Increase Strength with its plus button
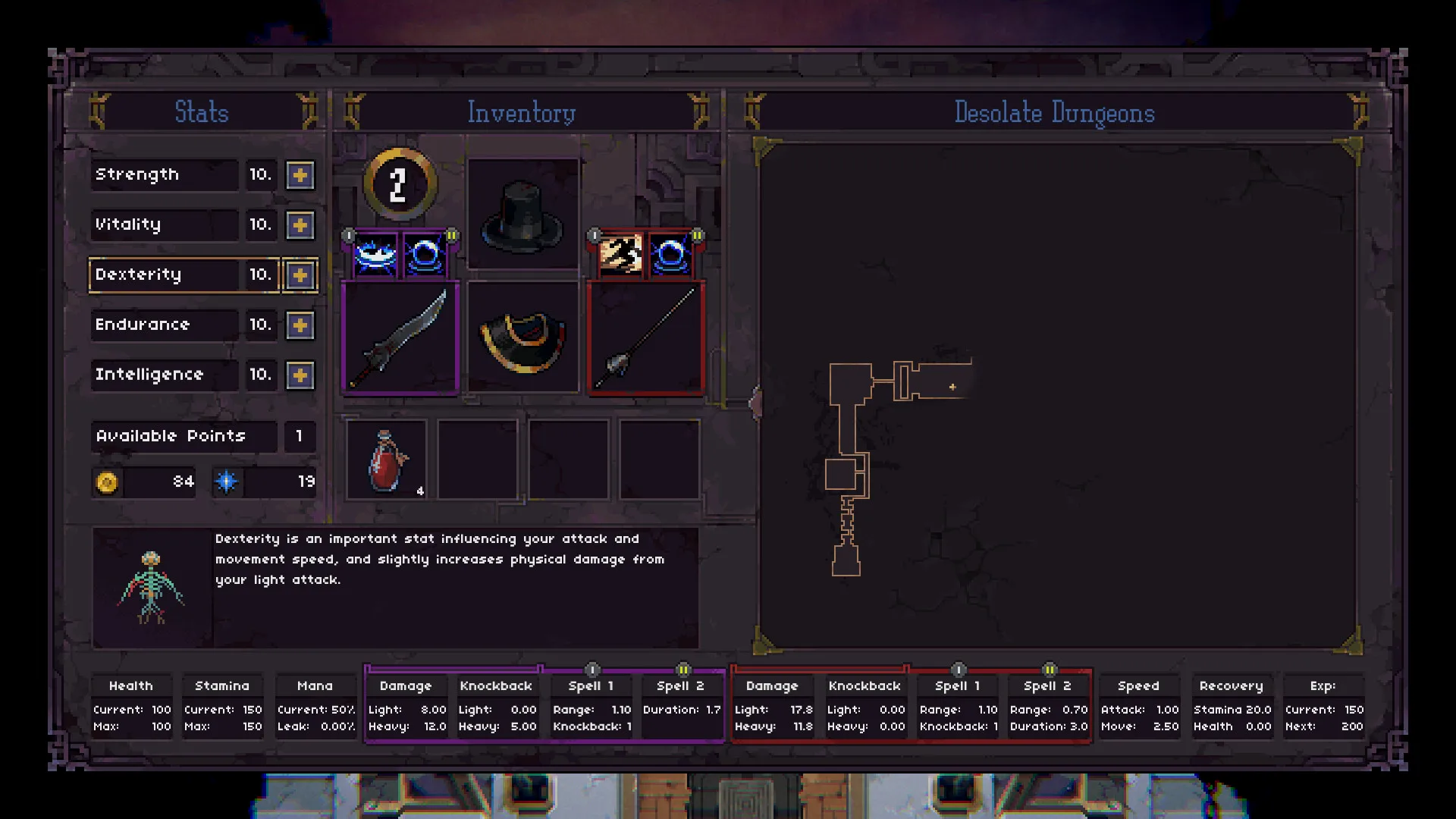Screen dimensions: 1456x819 [x=300, y=175]
